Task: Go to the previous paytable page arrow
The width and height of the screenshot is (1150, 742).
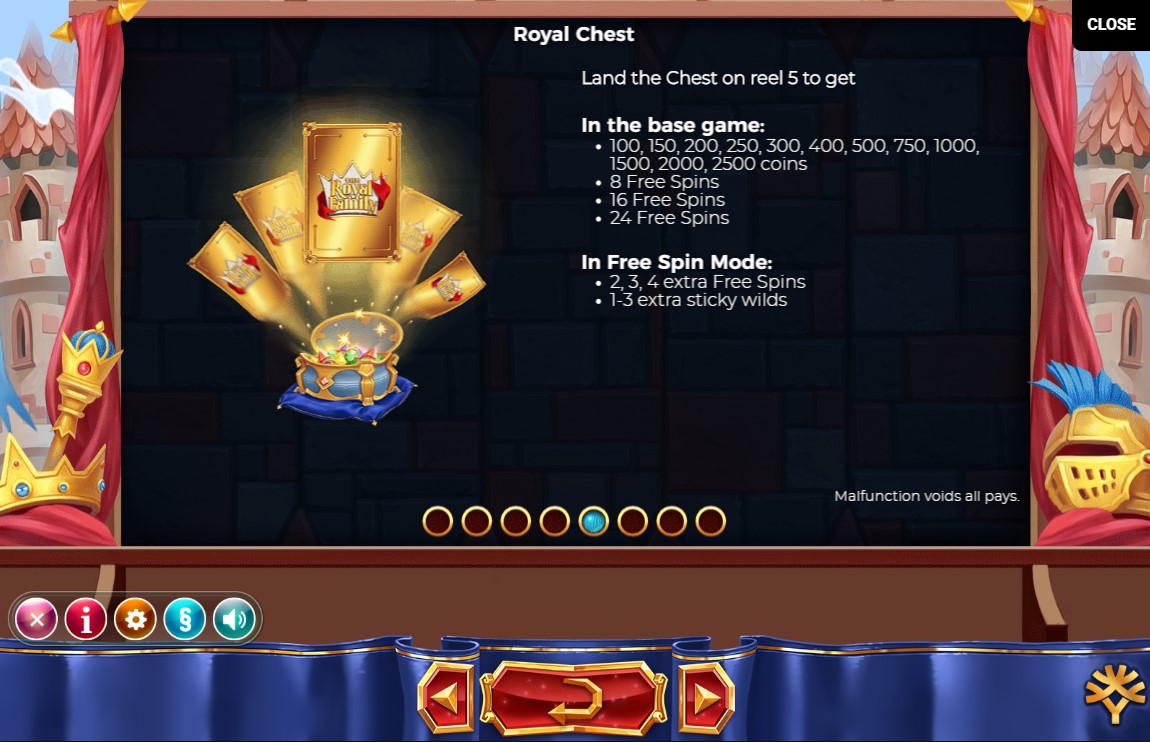Action: pos(446,697)
